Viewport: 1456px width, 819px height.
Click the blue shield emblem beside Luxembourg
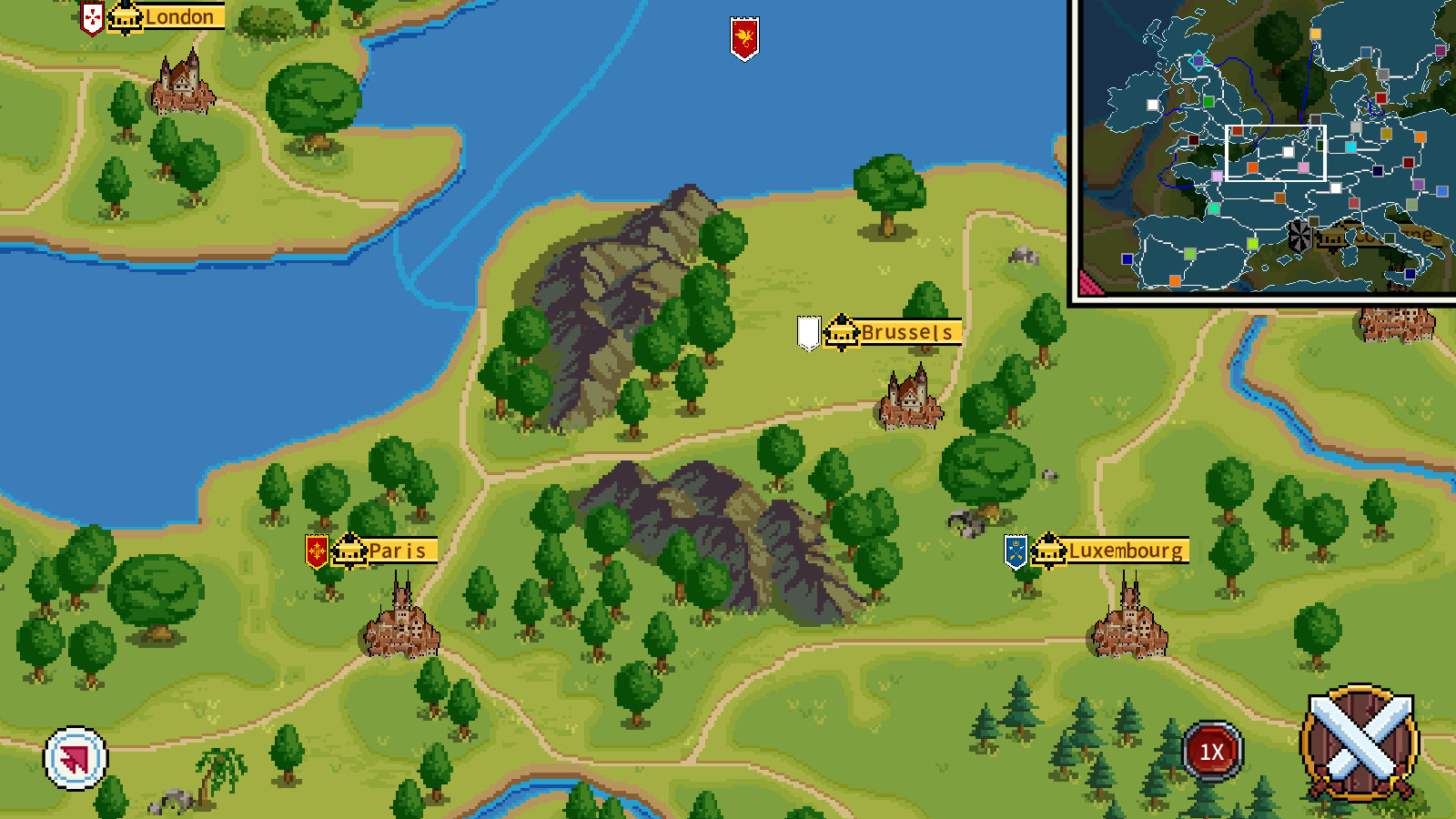[x=1016, y=551]
